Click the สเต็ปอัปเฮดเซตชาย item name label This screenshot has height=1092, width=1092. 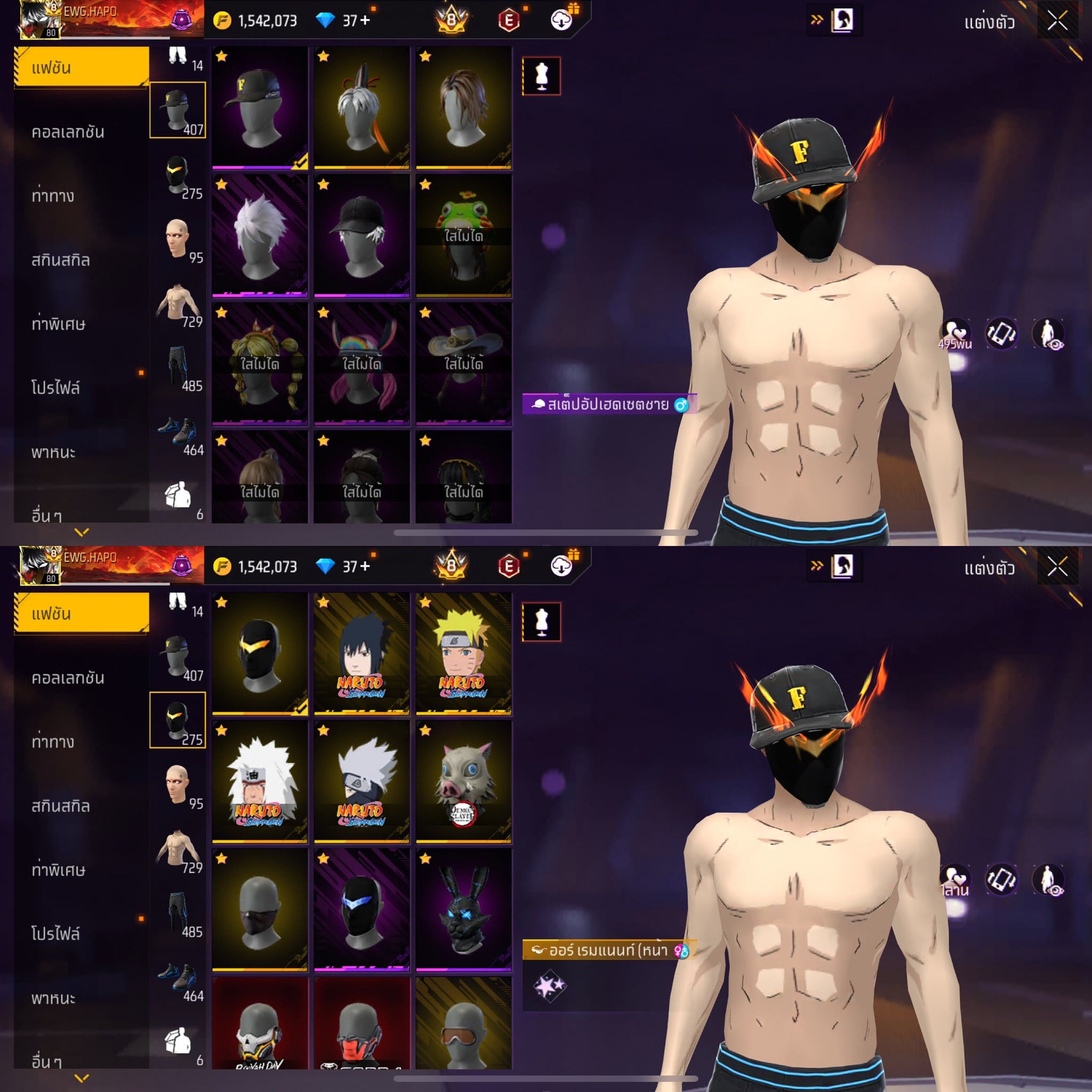click(608, 405)
